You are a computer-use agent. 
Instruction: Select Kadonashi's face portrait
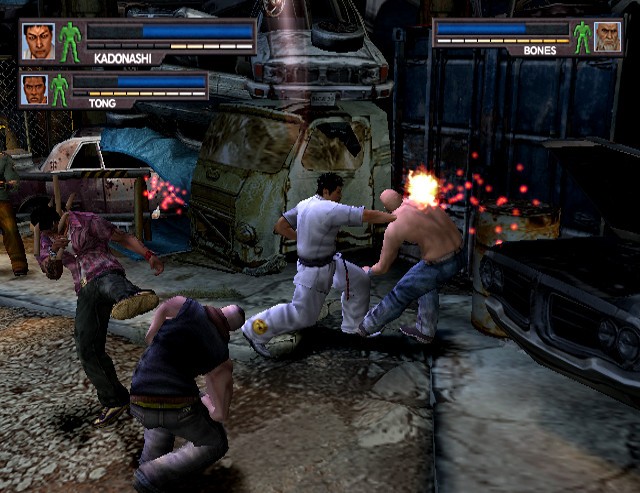tap(38, 41)
